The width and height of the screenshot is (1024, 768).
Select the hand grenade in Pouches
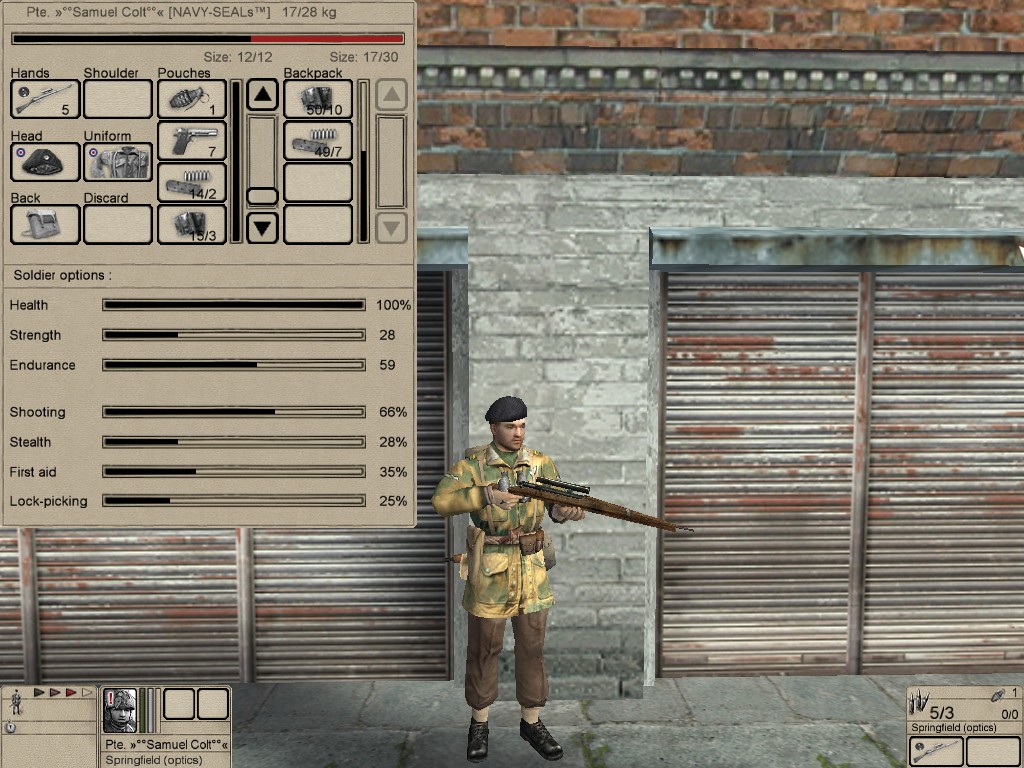191,99
